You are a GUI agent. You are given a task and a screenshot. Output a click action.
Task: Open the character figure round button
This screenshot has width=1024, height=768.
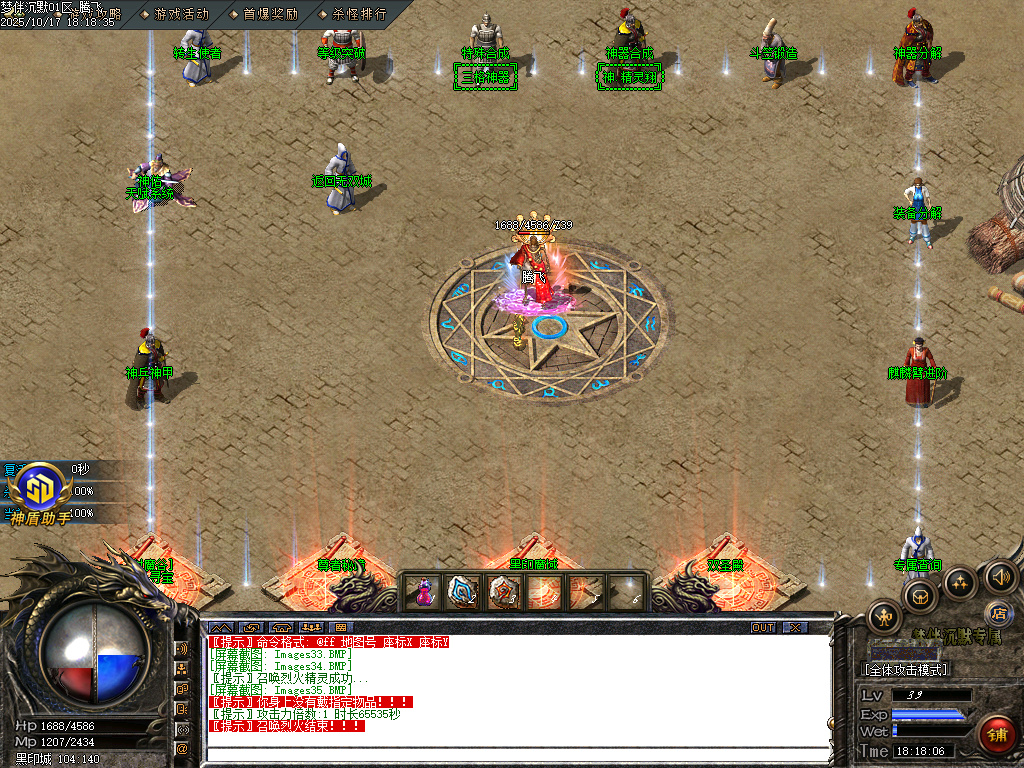884,617
